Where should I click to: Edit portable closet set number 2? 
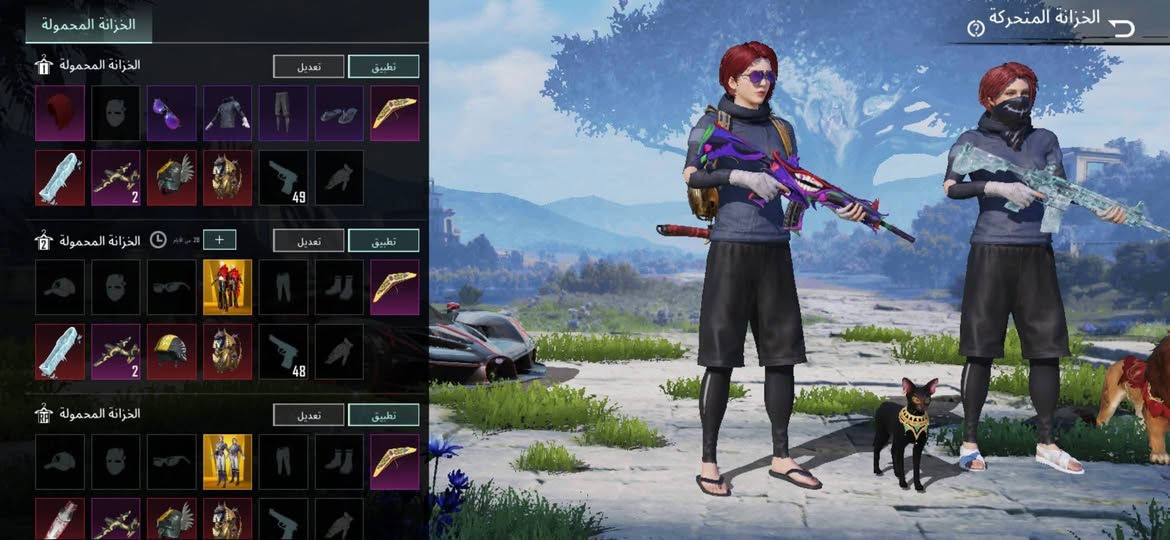coord(308,240)
